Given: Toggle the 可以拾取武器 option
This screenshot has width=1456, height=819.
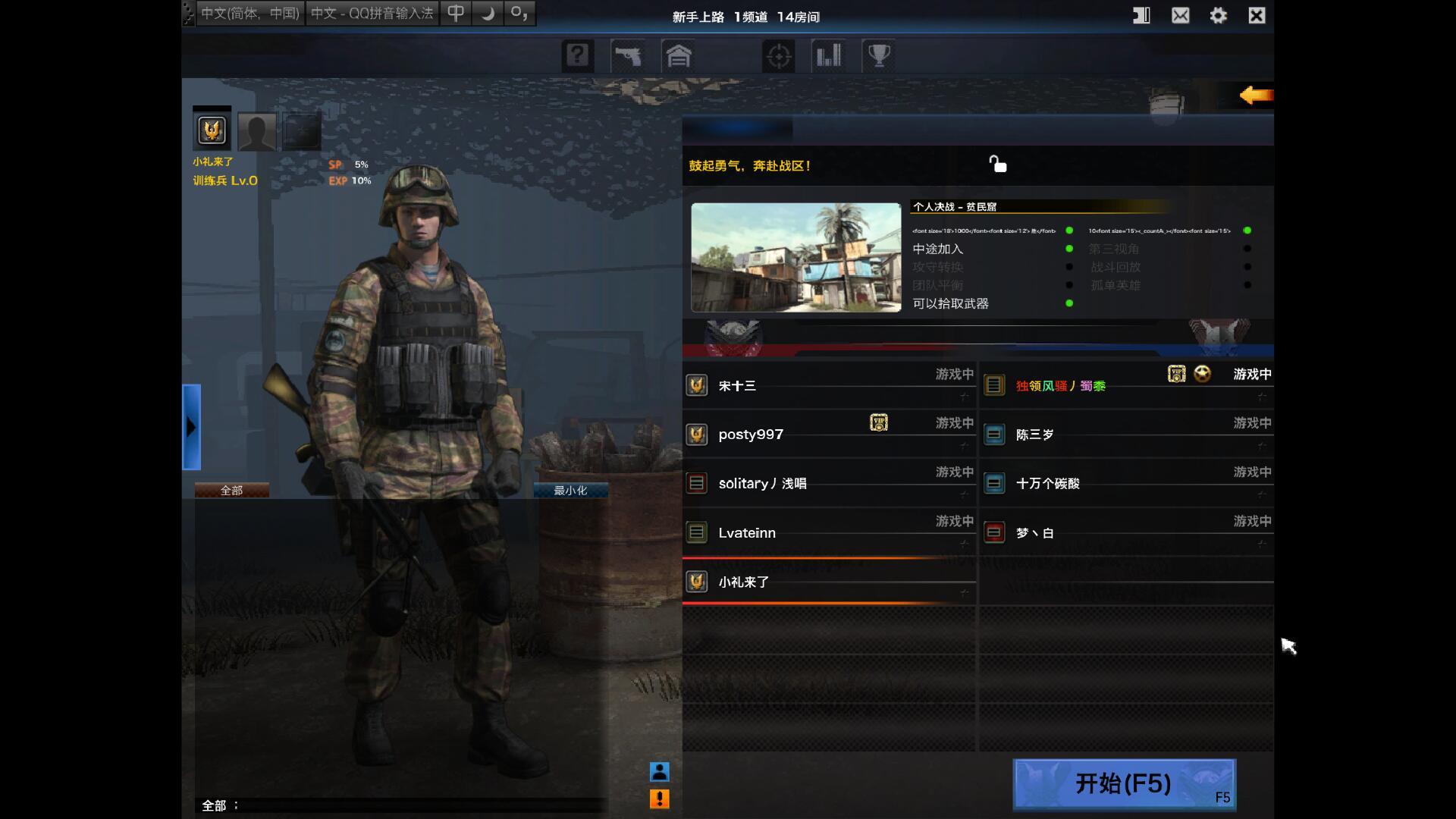Looking at the screenshot, I should point(1069,303).
